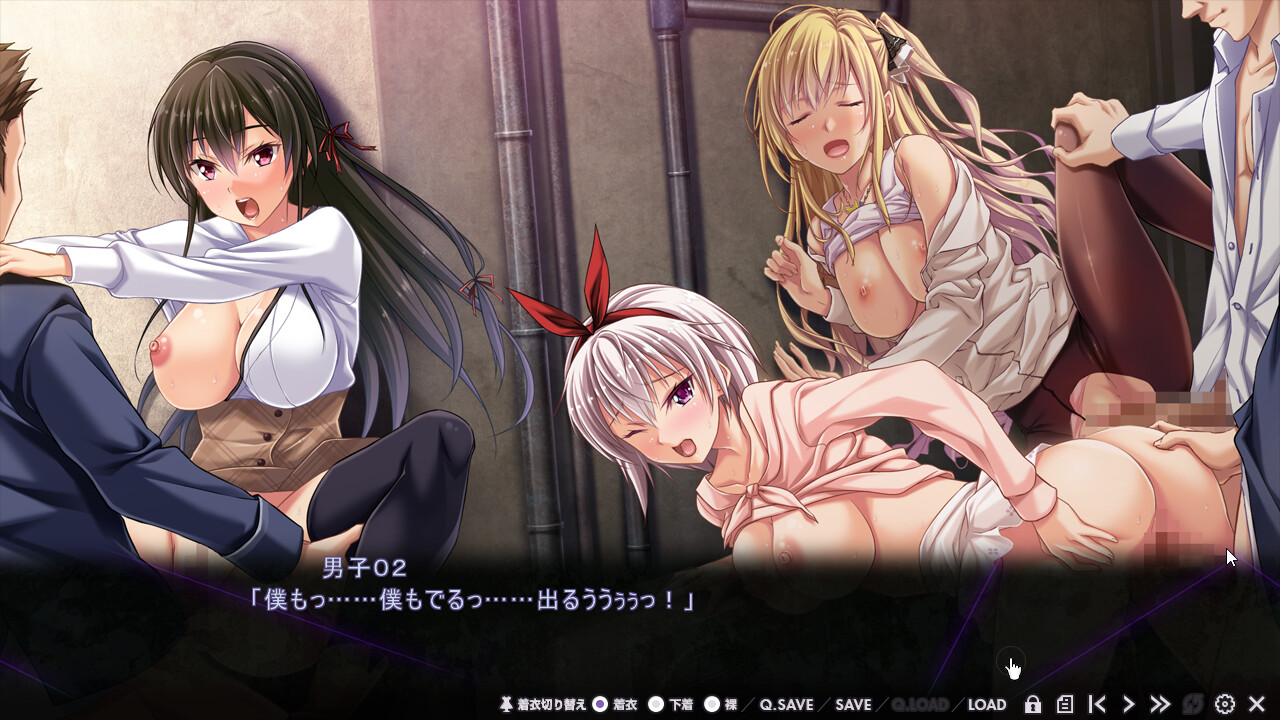The height and width of the screenshot is (720, 1280).
Task: Open the backlog document icon
Action: click(x=1065, y=704)
